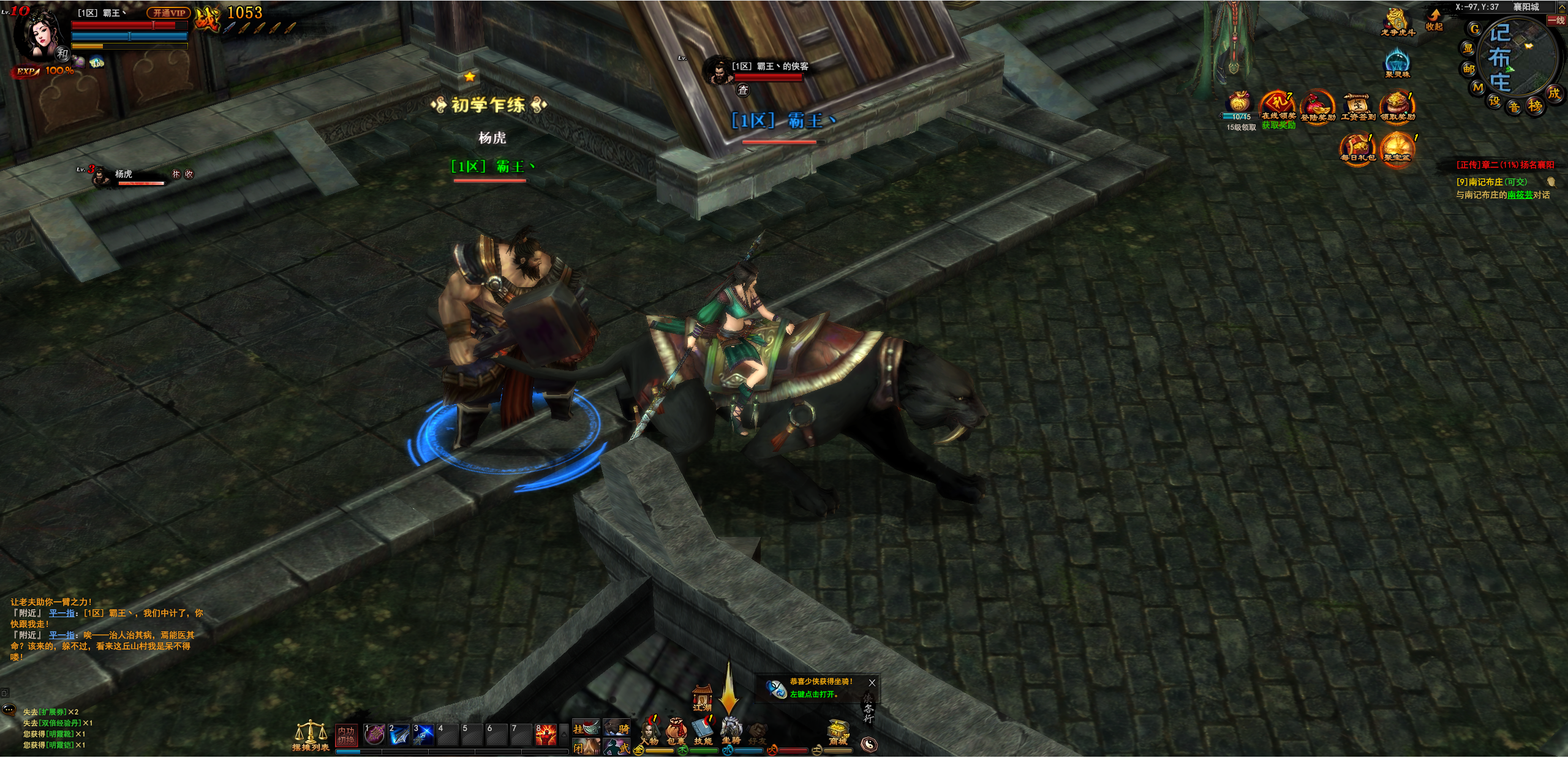Open the 聚宝盆 treasure bowl icon
Viewport: 1568px width, 758px height.
pyautogui.click(x=1397, y=148)
